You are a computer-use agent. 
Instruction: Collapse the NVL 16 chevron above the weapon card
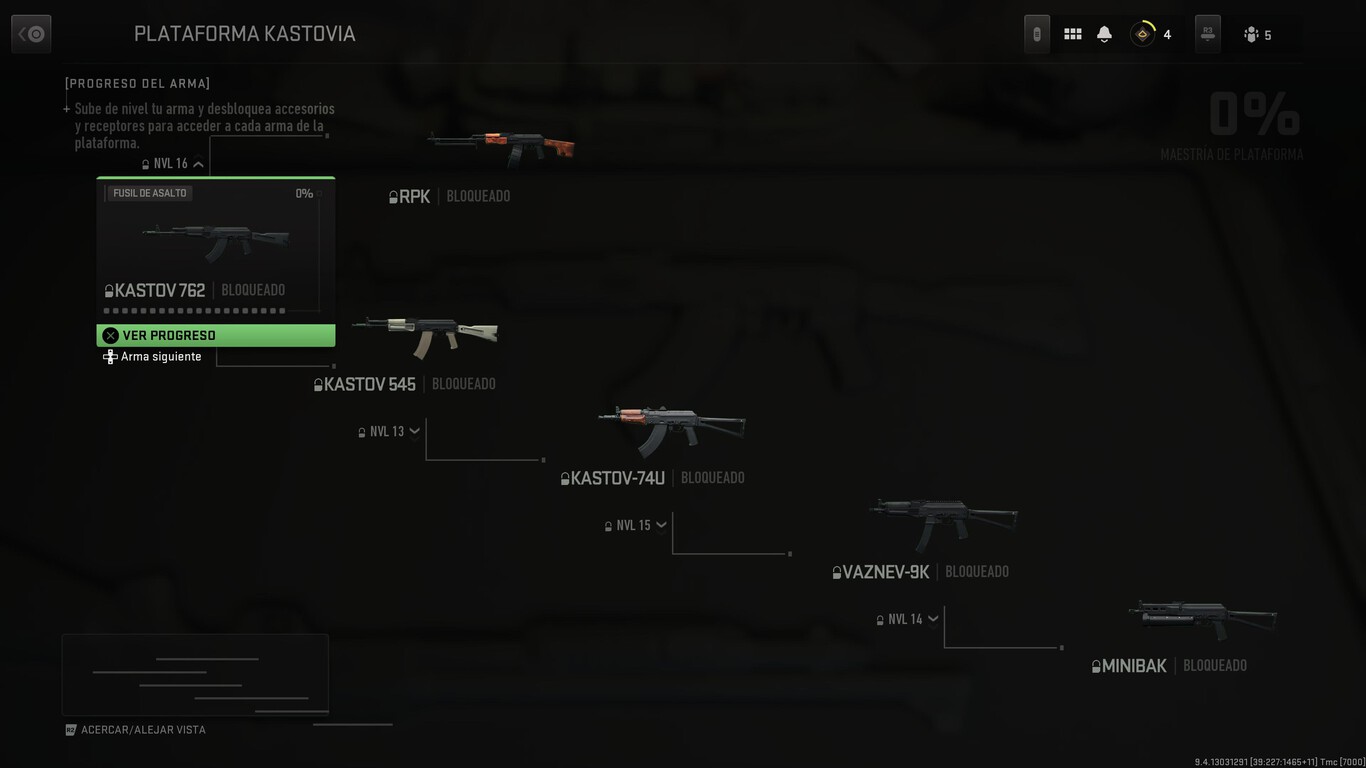[198, 162]
